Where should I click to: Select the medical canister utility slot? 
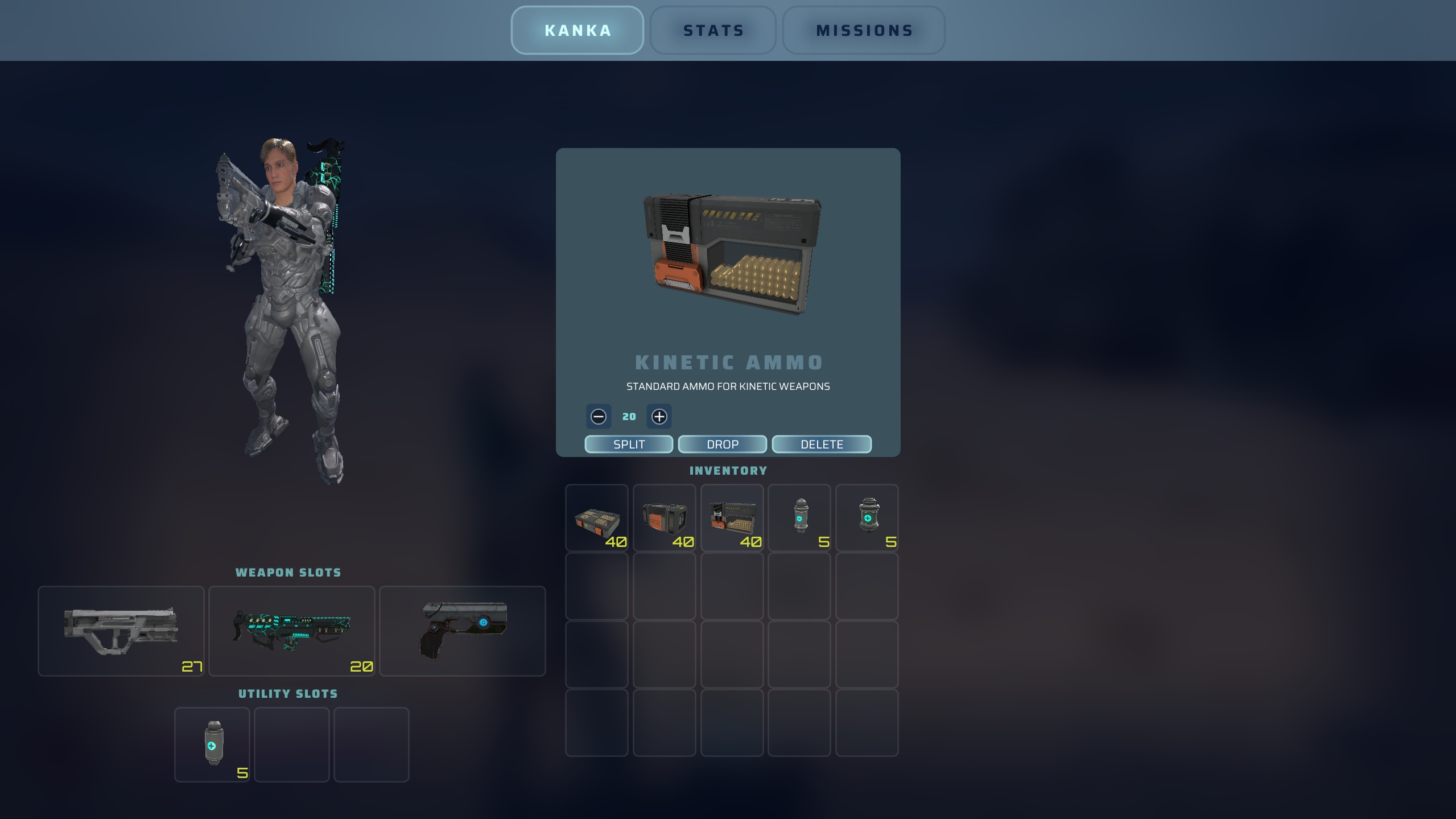pos(212,744)
